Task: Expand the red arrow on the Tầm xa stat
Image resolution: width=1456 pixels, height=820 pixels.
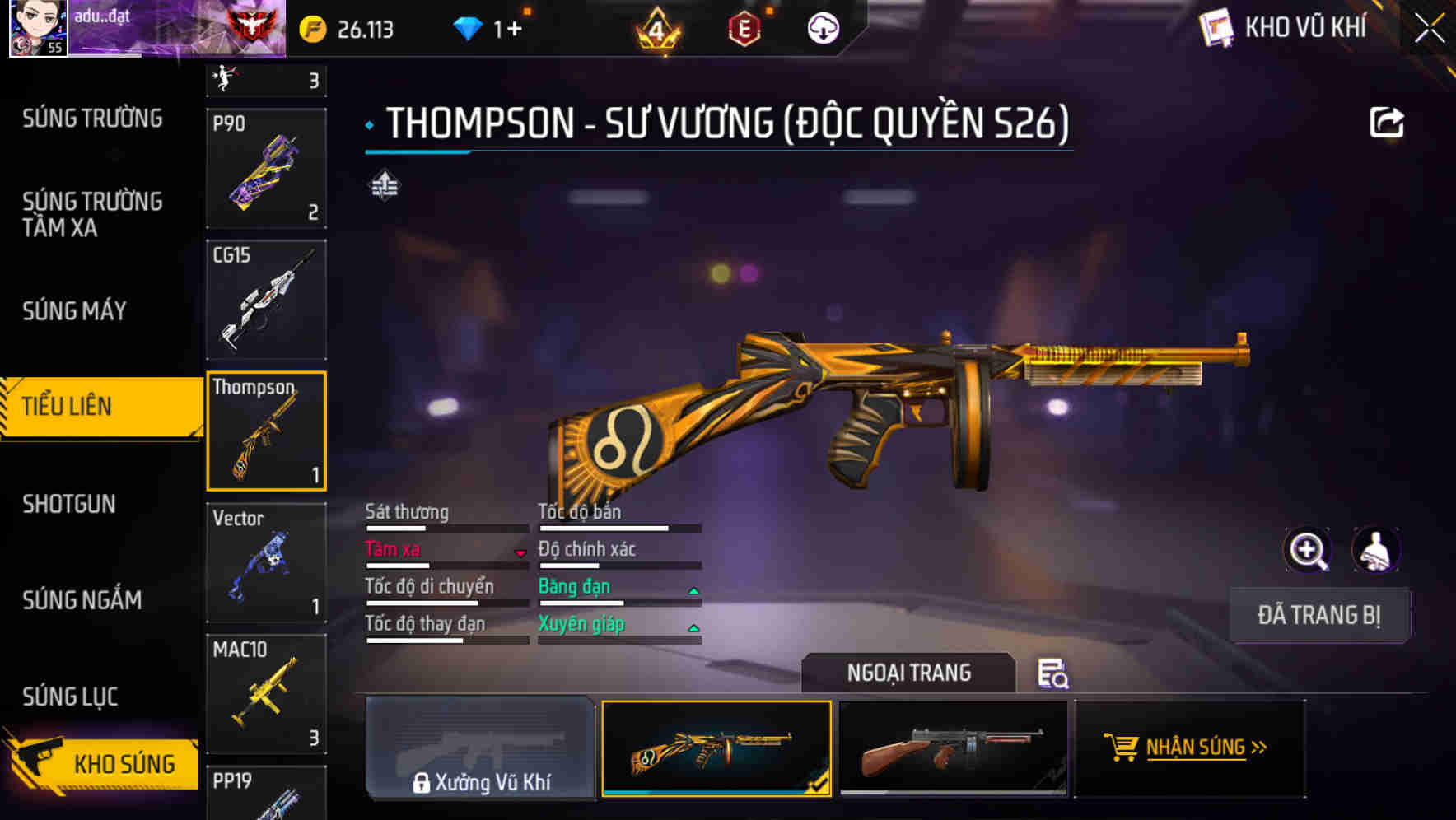Action: [x=520, y=553]
